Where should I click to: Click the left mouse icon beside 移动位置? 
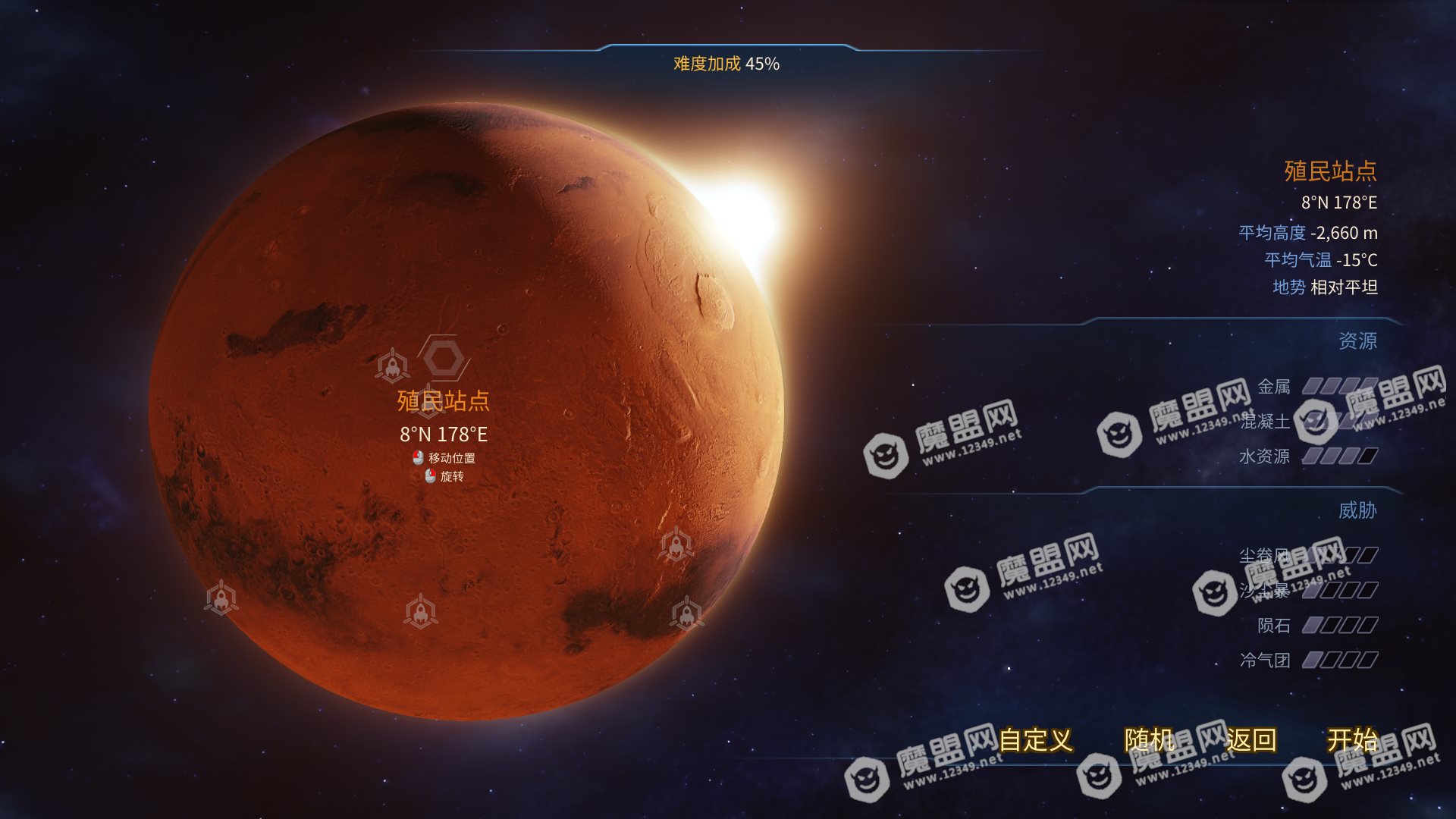(x=418, y=457)
